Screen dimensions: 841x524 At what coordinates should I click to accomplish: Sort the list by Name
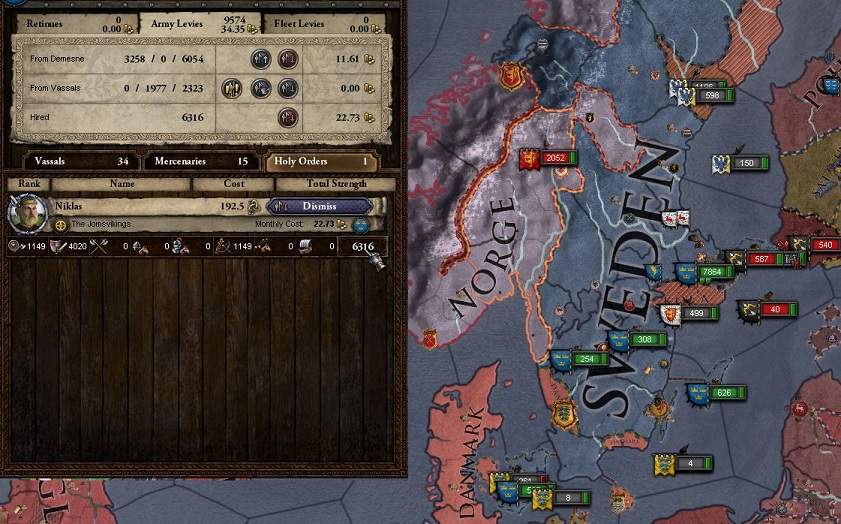point(121,184)
